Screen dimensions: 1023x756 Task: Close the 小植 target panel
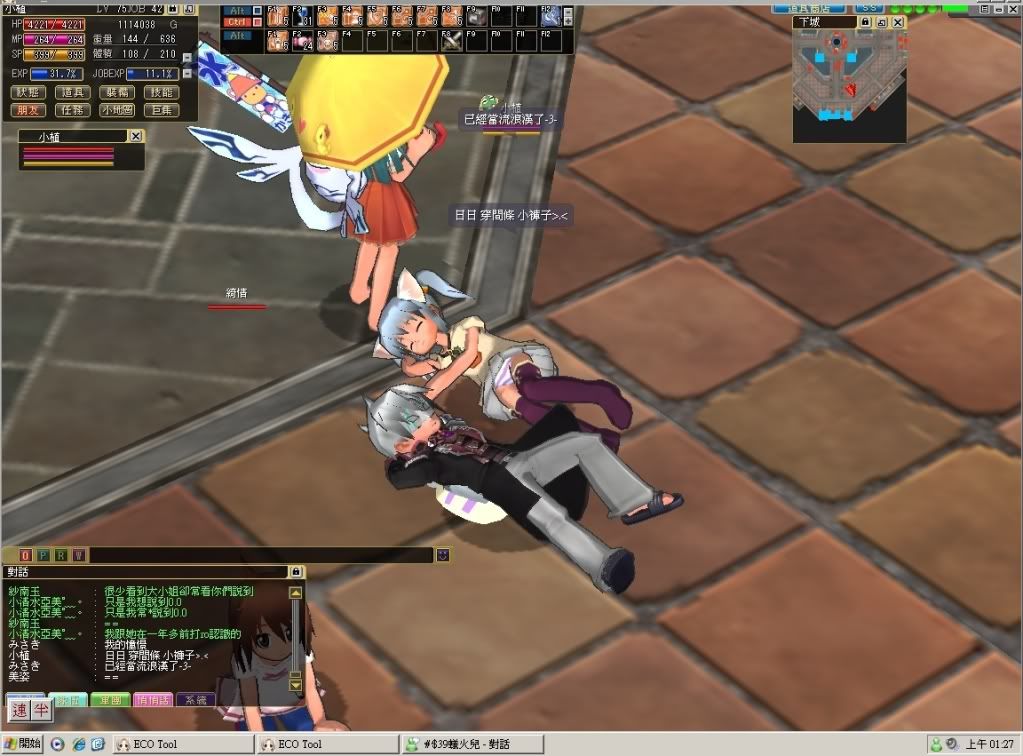[x=136, y=136]
